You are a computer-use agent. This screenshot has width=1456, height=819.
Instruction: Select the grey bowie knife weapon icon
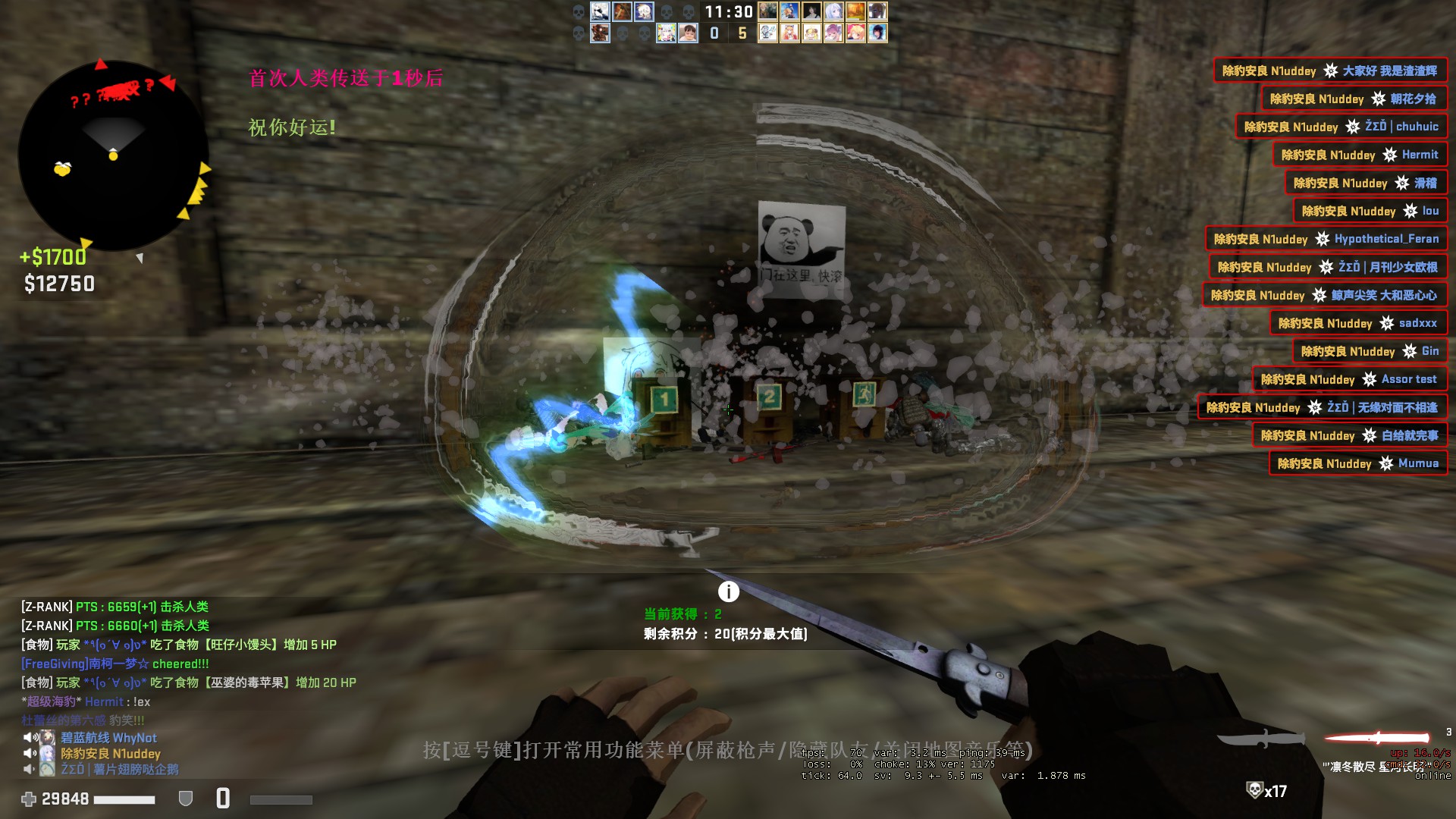[1260, 739]
